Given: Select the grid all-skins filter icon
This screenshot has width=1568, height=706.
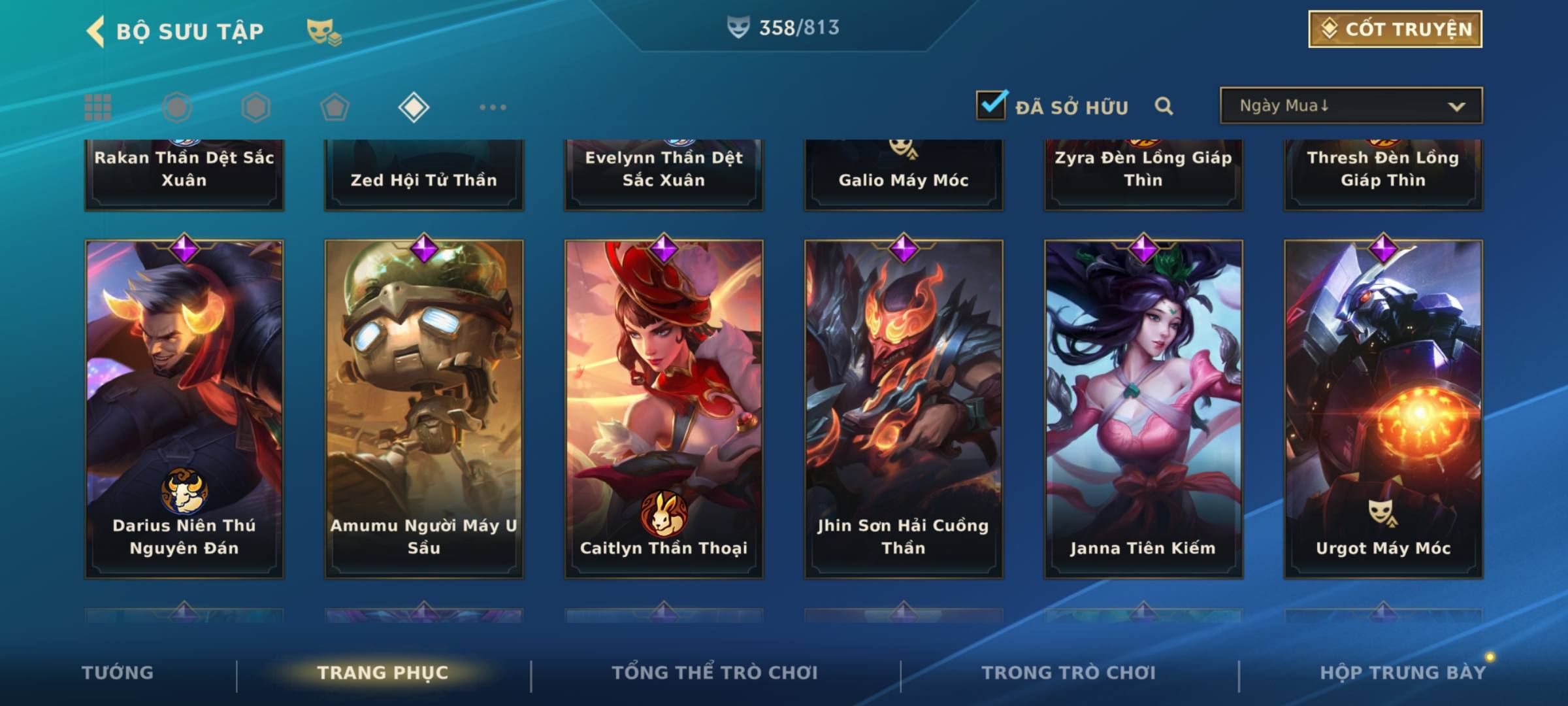Looking at the screenshot, I should click(x=98, y=107).
